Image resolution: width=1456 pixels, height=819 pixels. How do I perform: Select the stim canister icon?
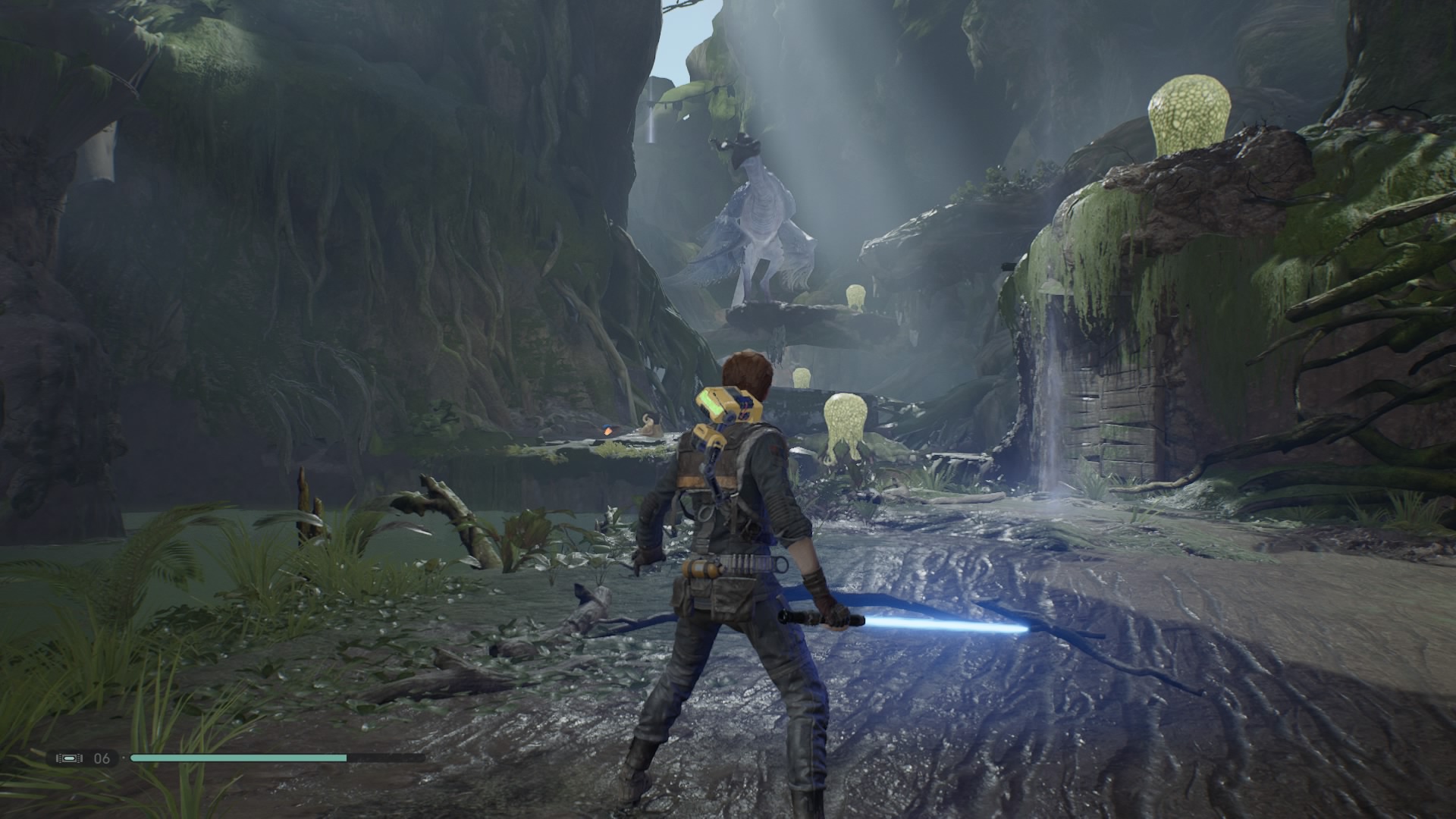tap(69, 758)
